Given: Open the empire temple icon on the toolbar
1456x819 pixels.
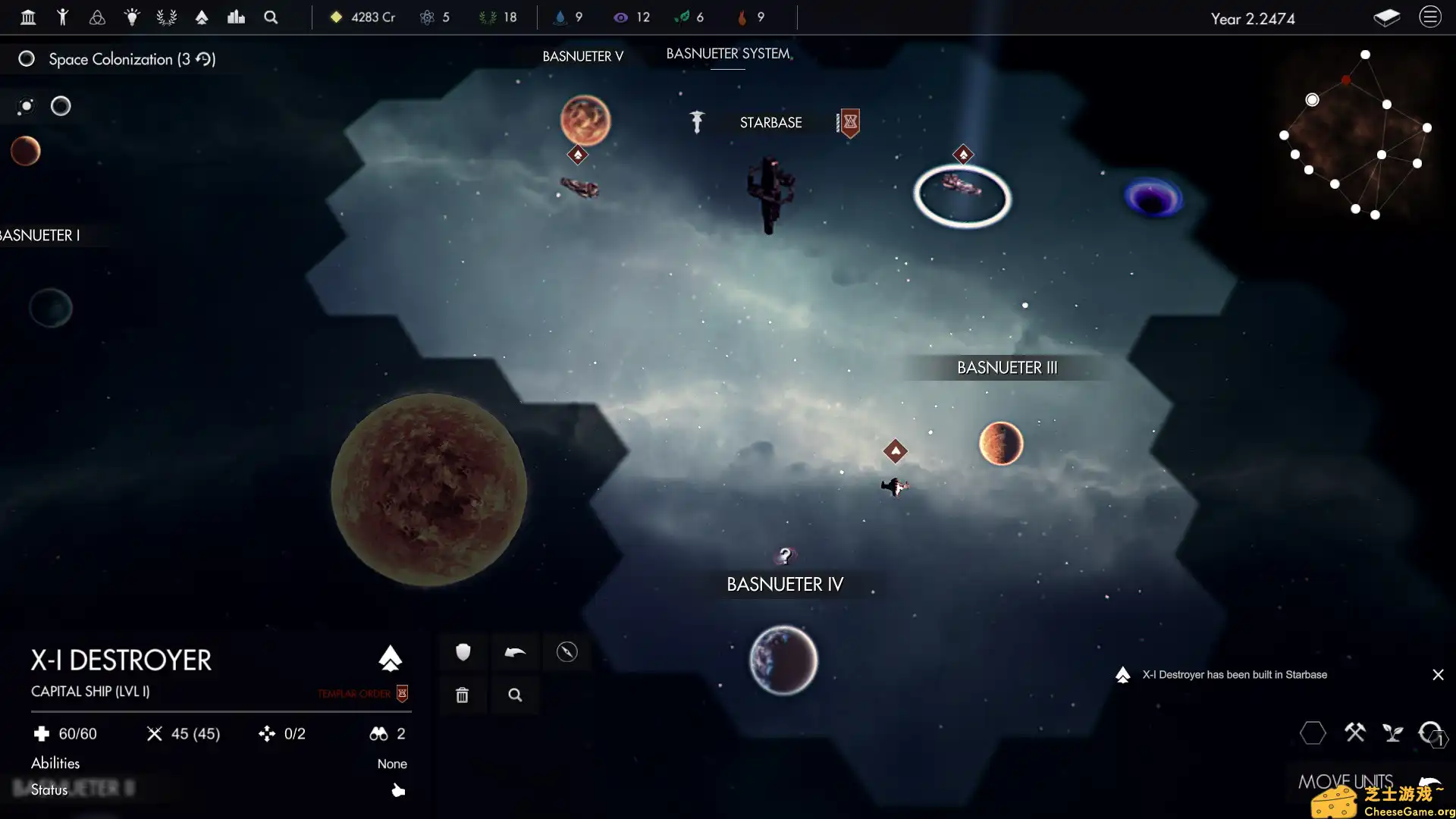Looking at the screenshot, I should pyautogui.click(x=28, y=17).
